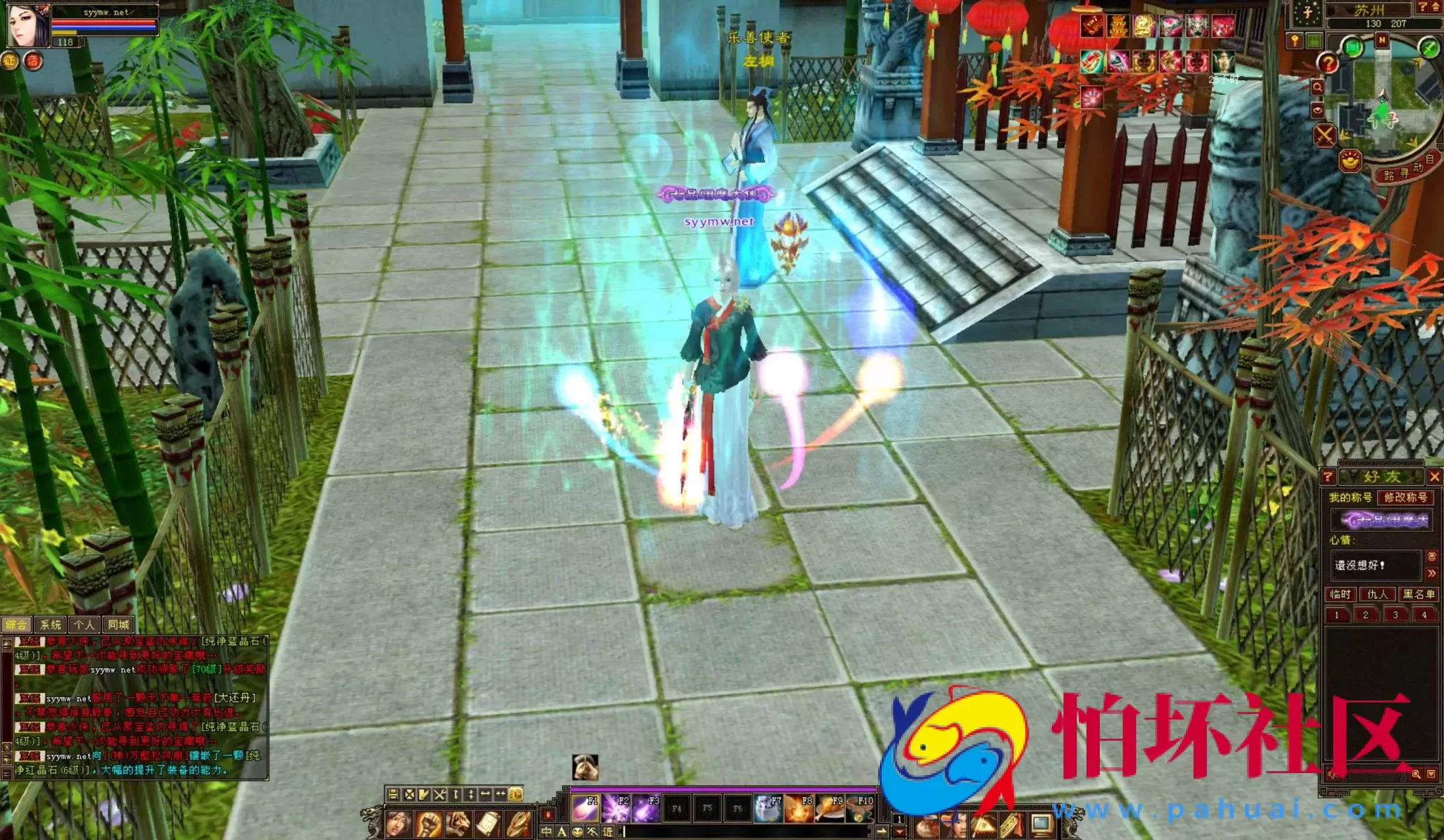1444x840 pixels.
Task: Click the gold ingot treasure icon near minimap
Action: (1350, 161)
